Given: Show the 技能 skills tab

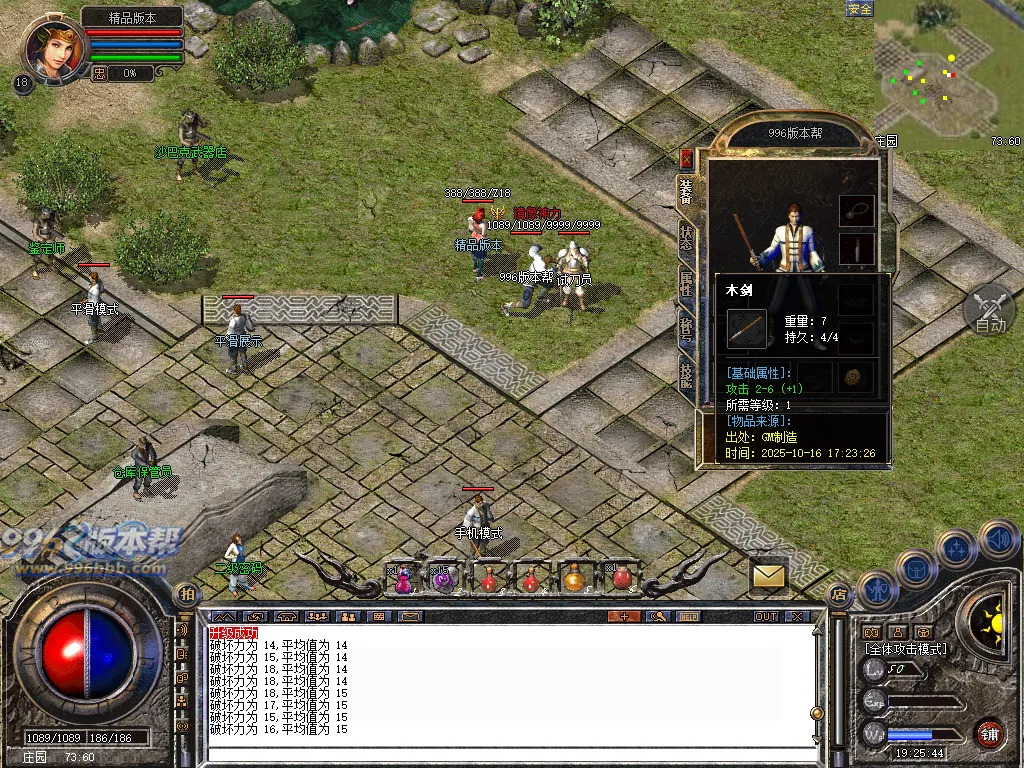Looking at the screenshot, I should click(x=686, y=374).
